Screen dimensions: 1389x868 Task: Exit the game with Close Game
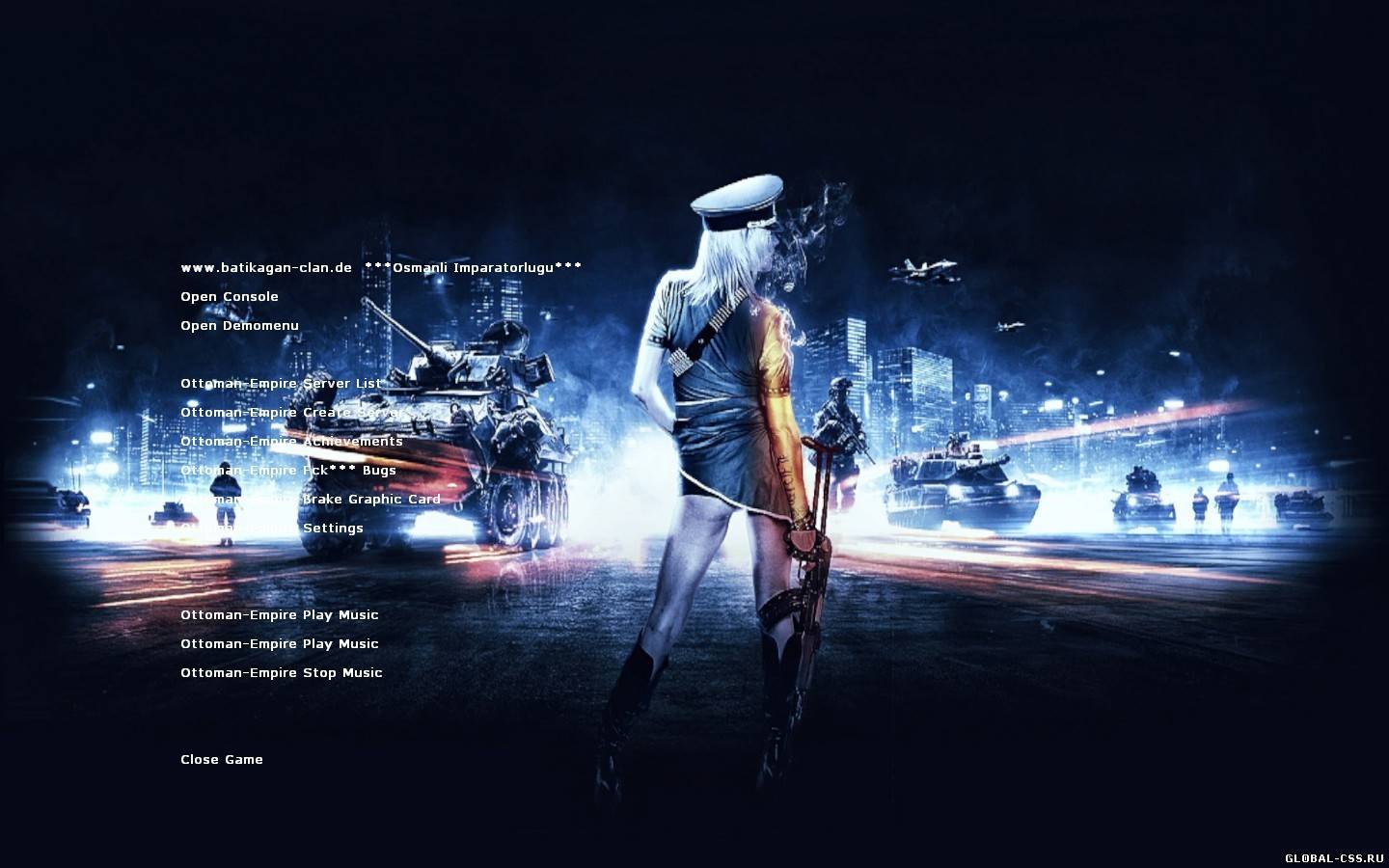[x=221, y=759]
